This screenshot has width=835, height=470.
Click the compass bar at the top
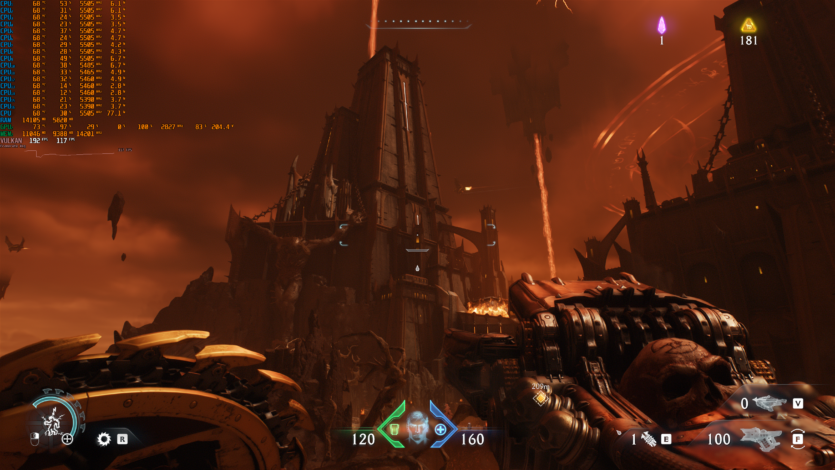click(420, 21)
